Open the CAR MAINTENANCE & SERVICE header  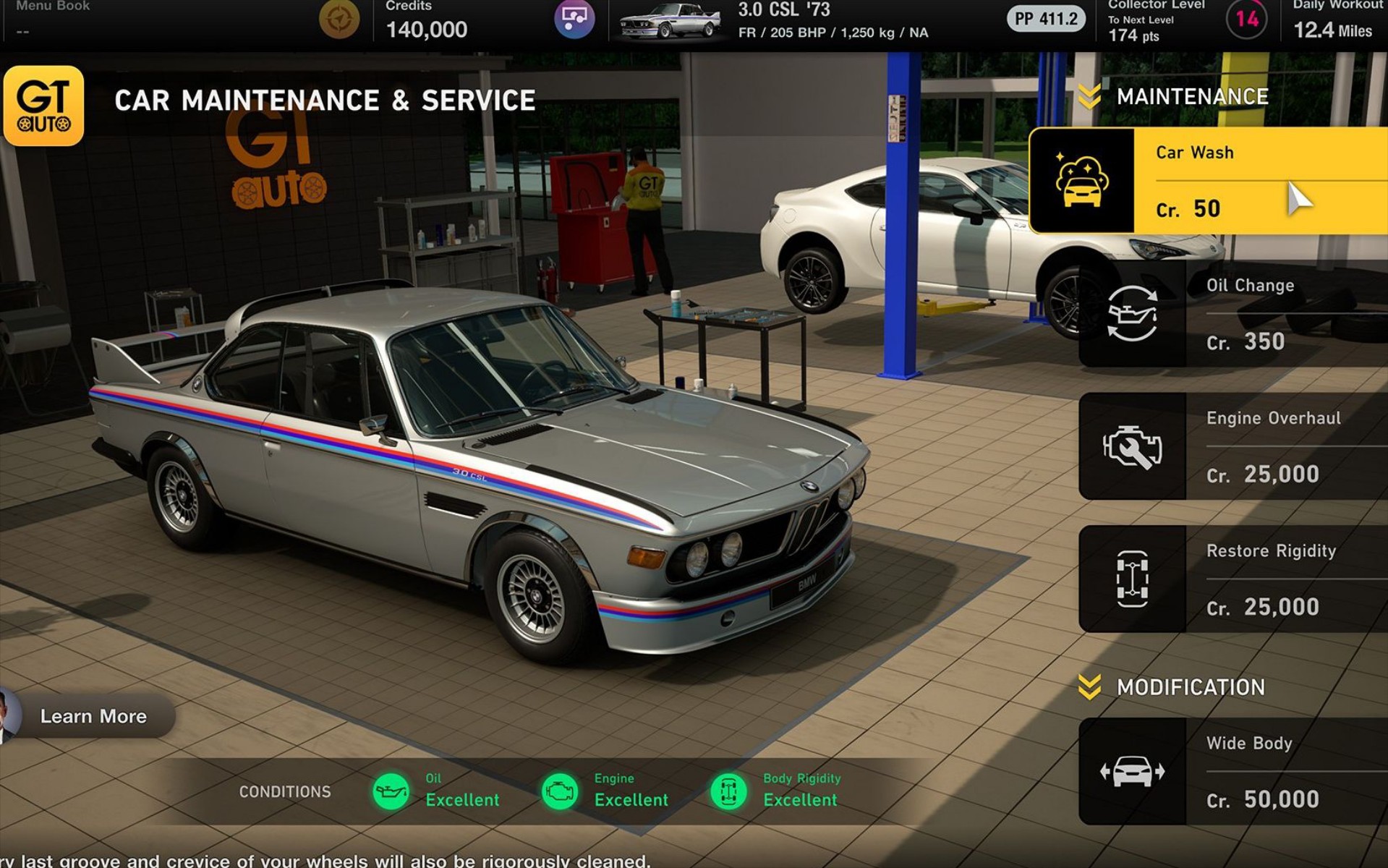325,100
